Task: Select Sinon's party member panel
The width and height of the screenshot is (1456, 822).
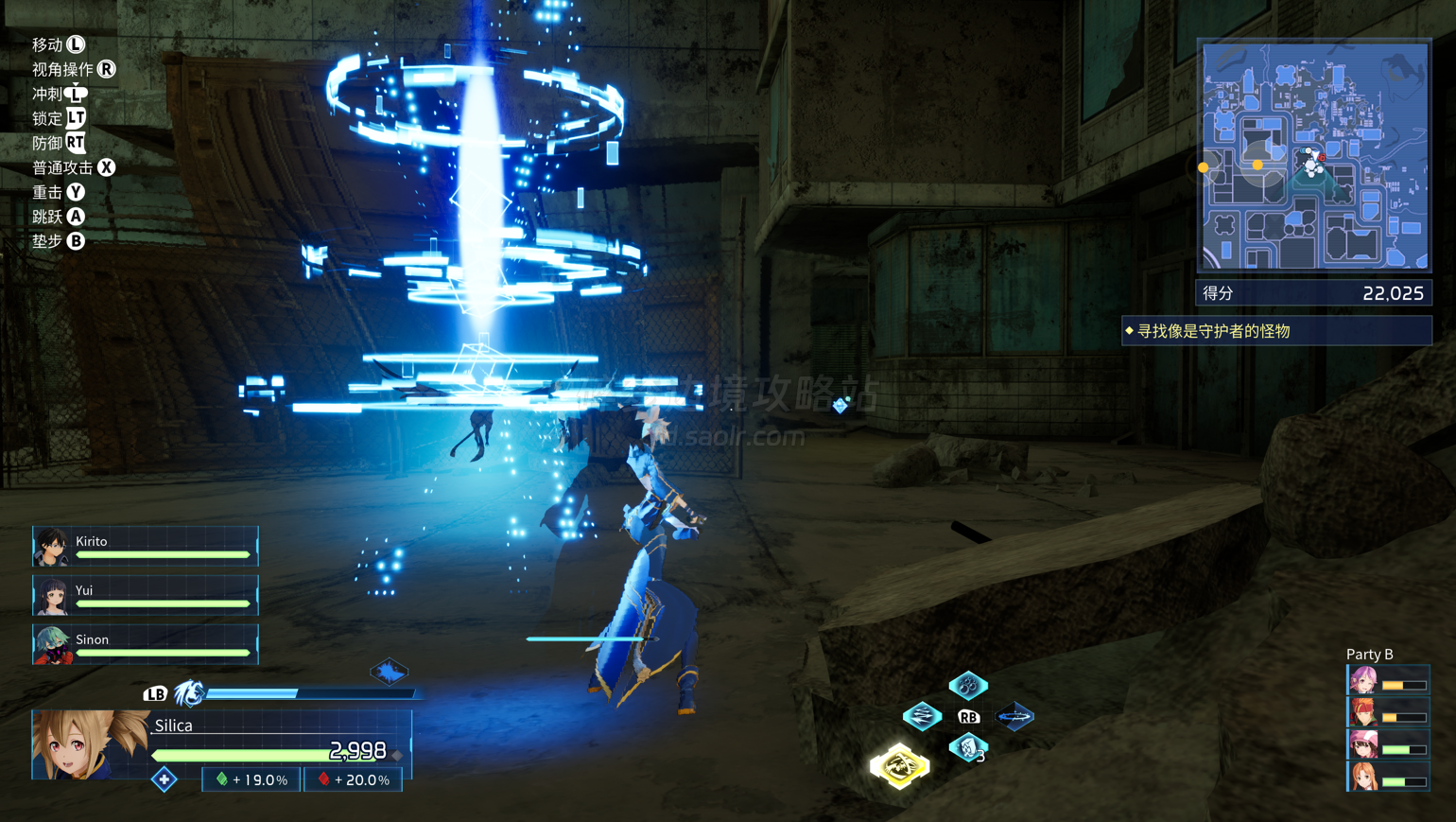Action: (x=145, y=645)
